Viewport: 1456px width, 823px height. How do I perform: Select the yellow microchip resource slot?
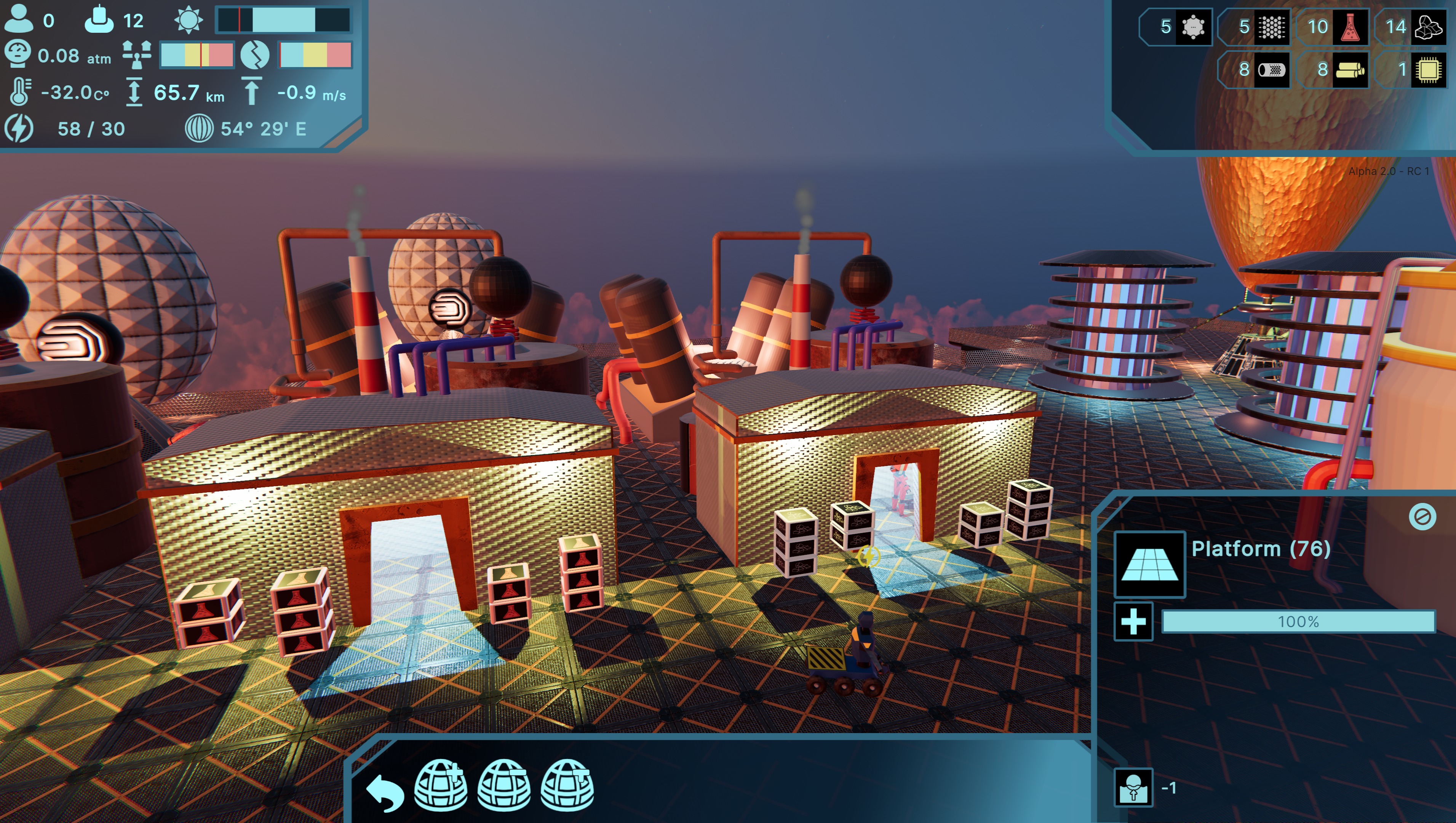click(1428, 70)
